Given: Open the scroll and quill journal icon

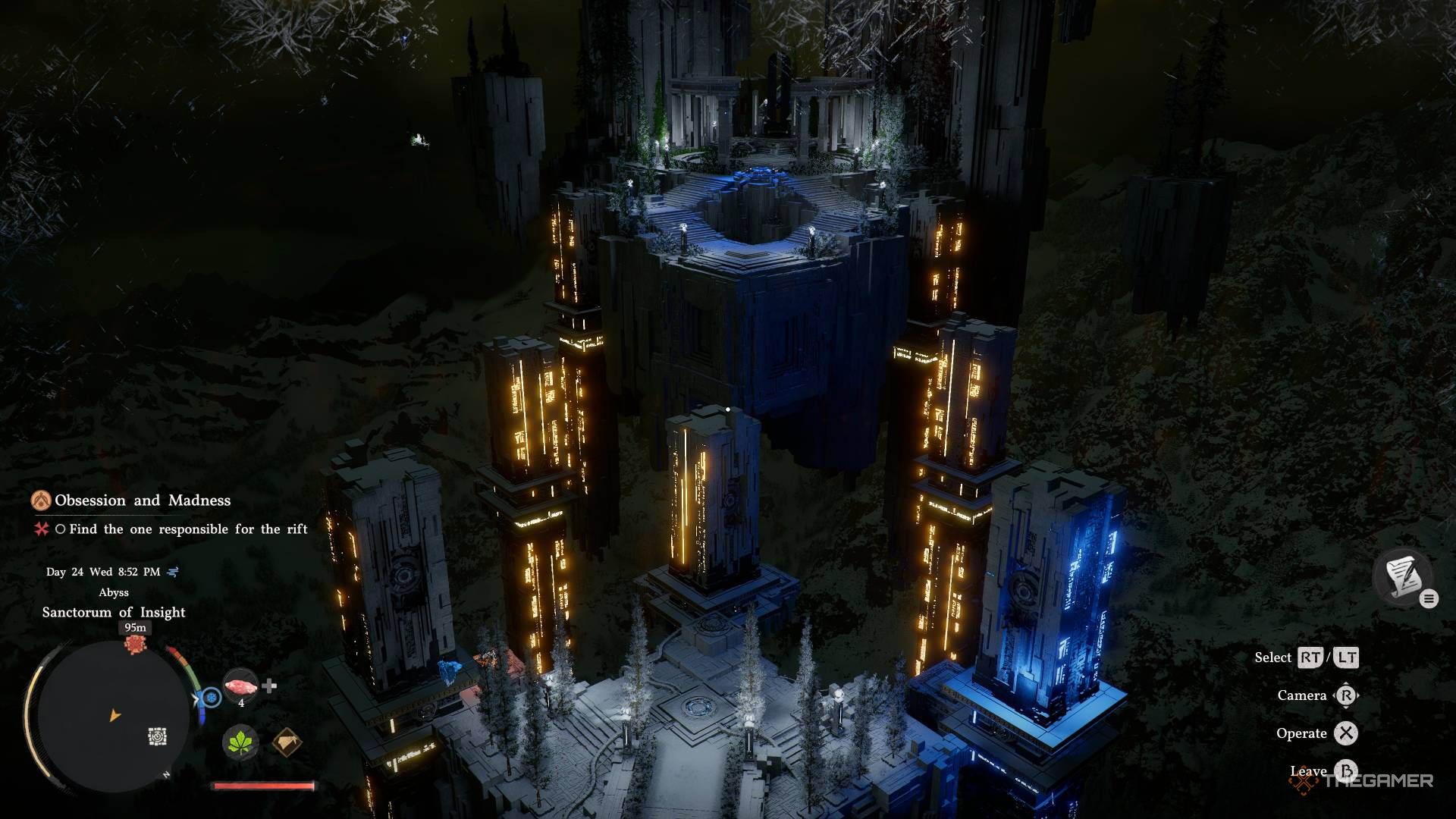Looking at the screenshot, I should [x=1401, y=576].
